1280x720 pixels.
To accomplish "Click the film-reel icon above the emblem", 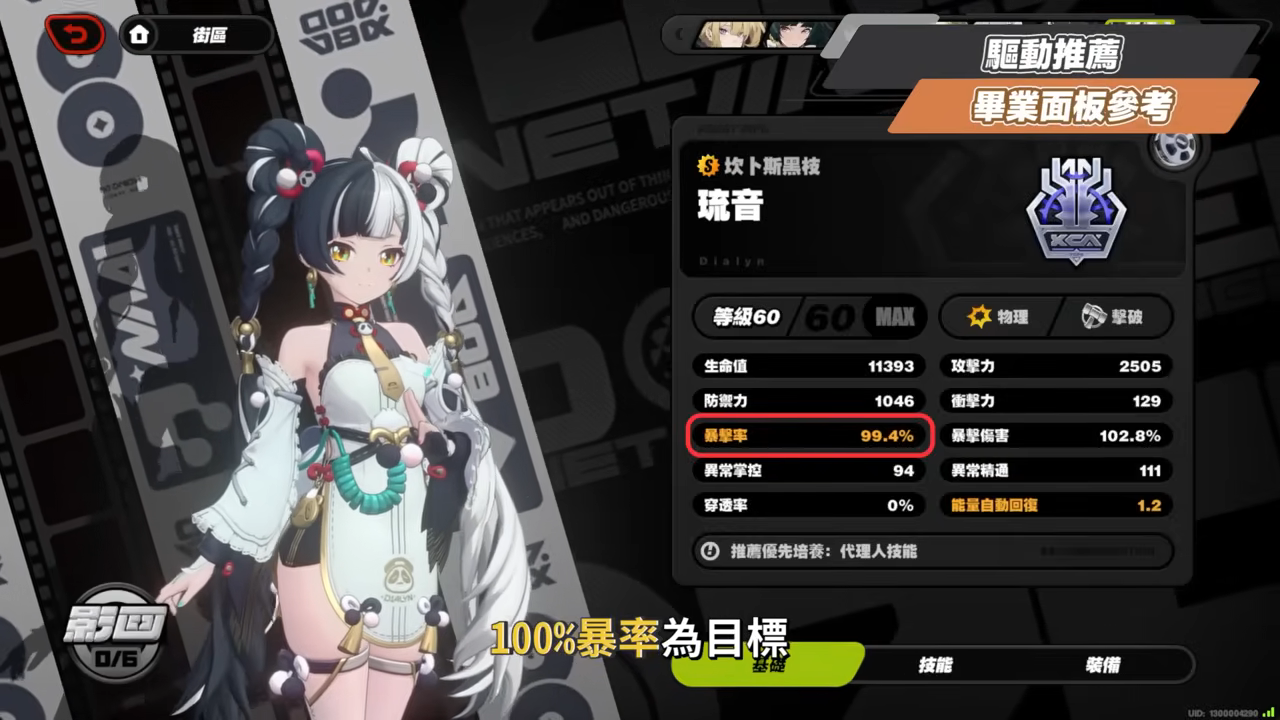I will (1176, 148).
